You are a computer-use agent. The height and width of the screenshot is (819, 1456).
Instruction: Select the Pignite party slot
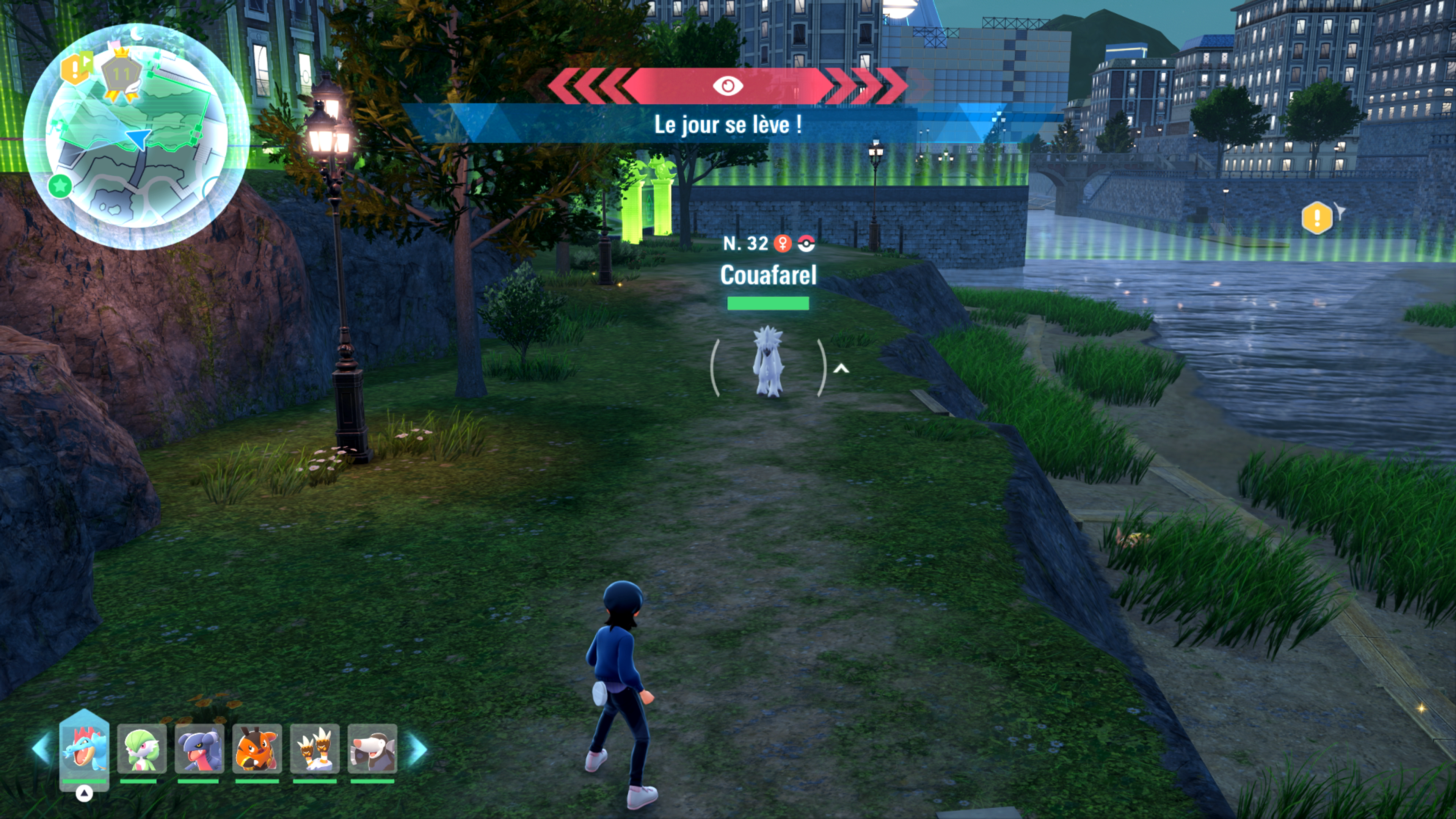257,748
